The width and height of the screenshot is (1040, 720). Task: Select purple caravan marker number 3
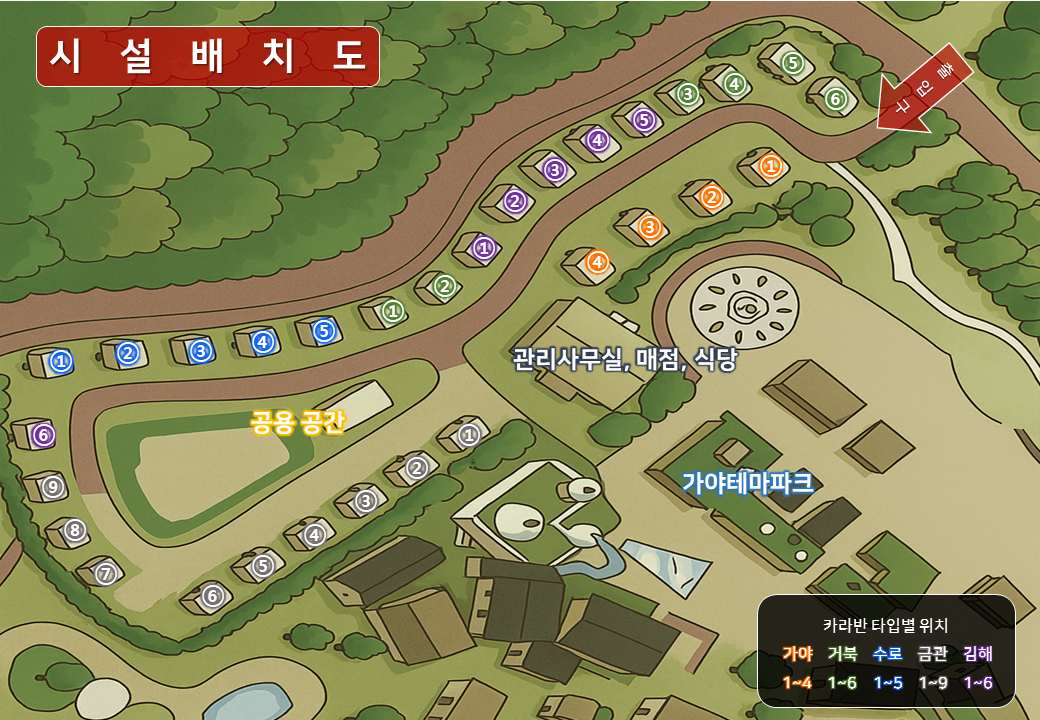coord(555,170)
